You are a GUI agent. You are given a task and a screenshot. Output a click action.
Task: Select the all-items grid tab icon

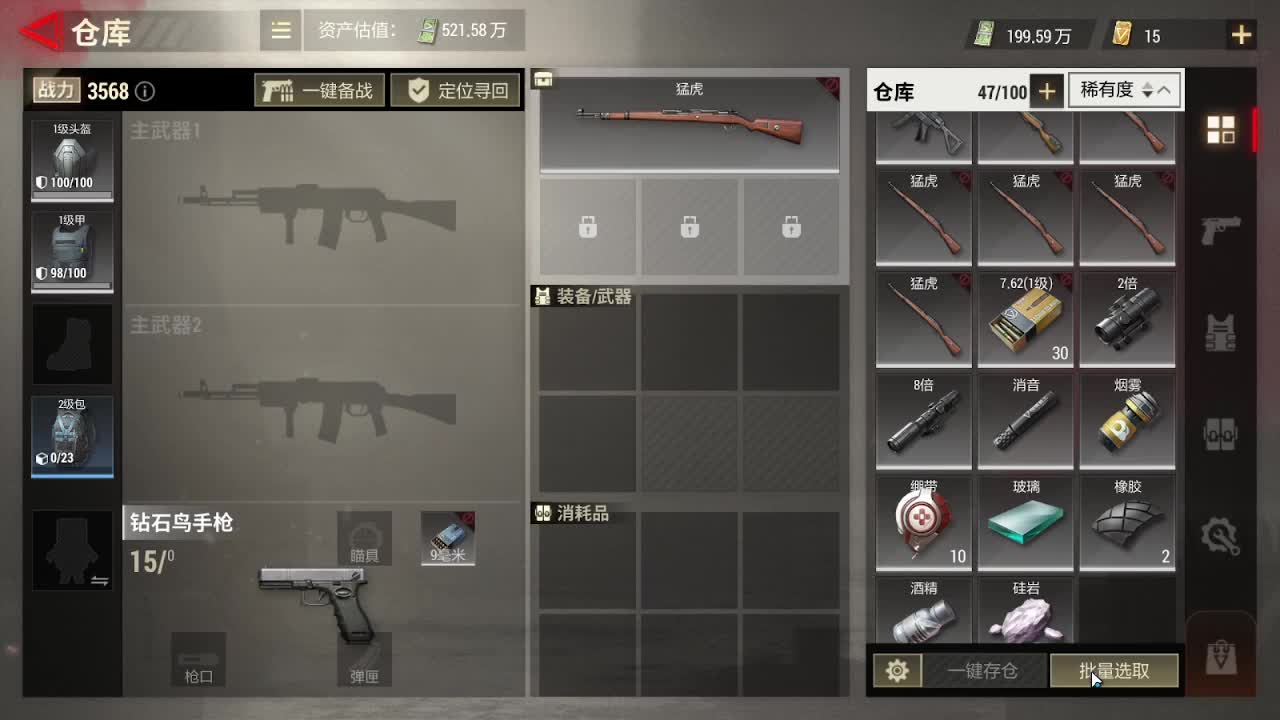tap(1222, 130)
